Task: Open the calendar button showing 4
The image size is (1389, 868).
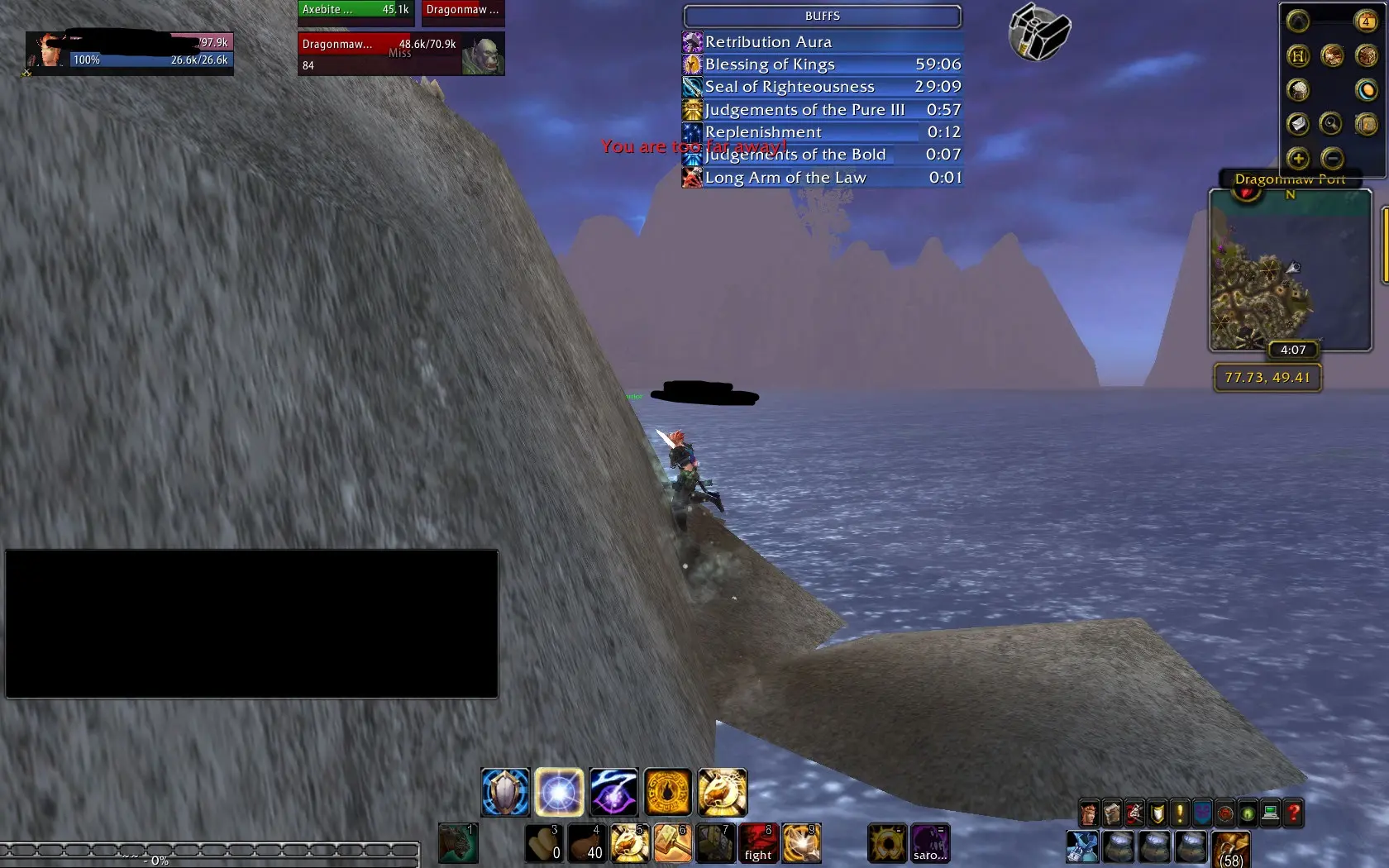Action: tap(1366, 21)
